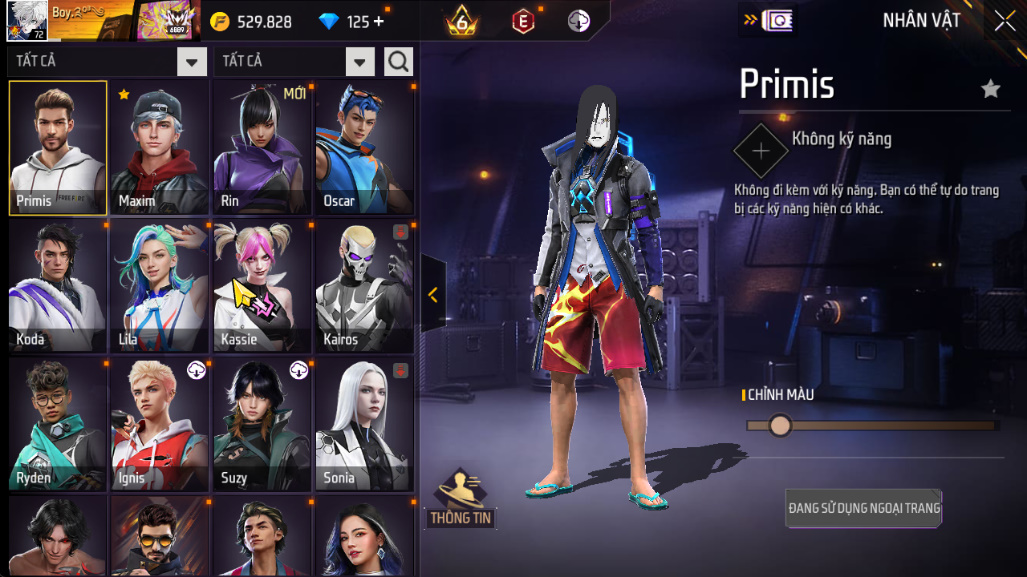The width and height of the screenshot is (1027, 577).
Task: Choose Lila from the character grid
Action: (x=160, y=287)
